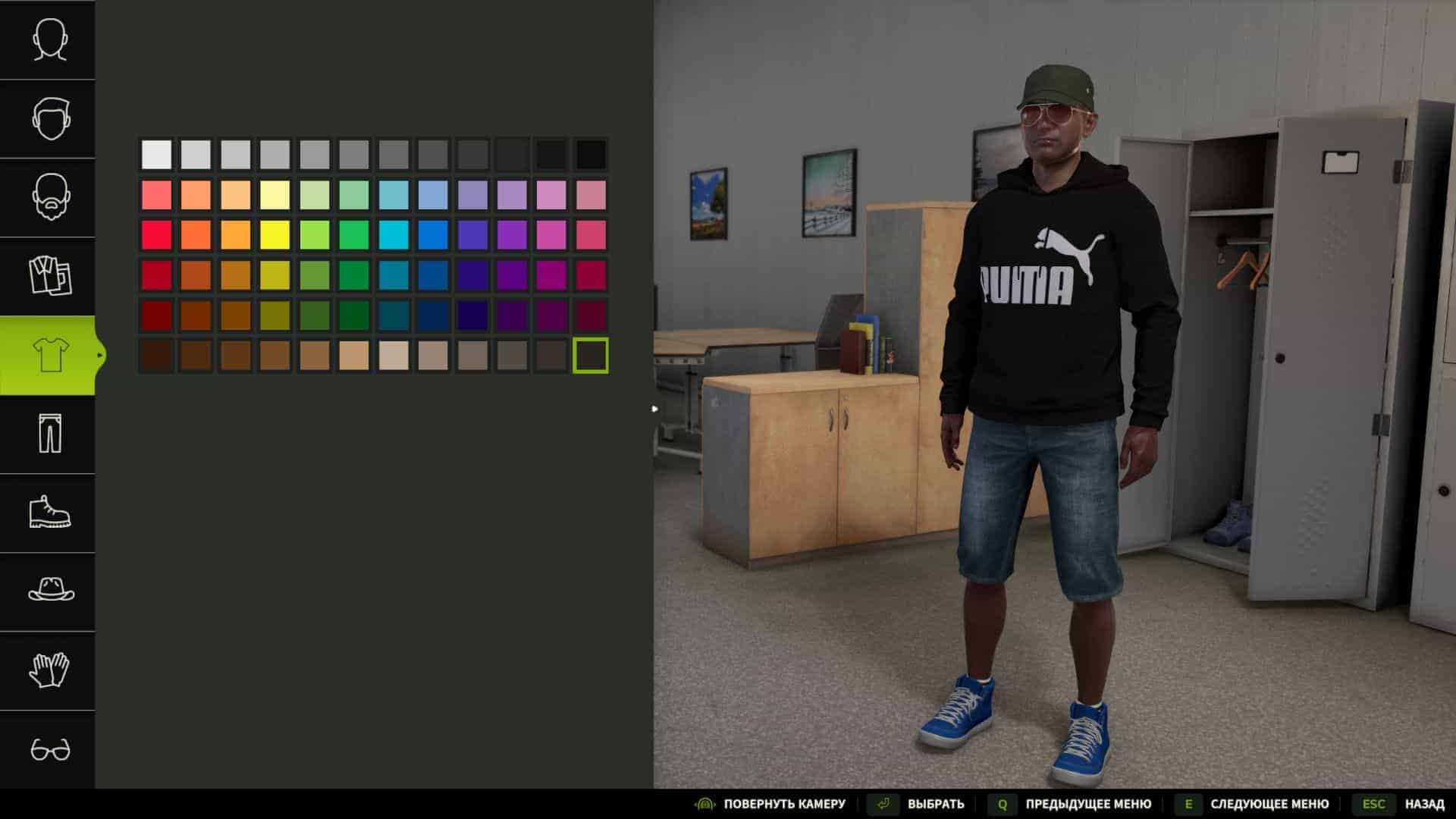The width and height of the screenshot is (1456, 819).
Task: Click the panel collapse arrow
Action: click(x=654, y=408)
